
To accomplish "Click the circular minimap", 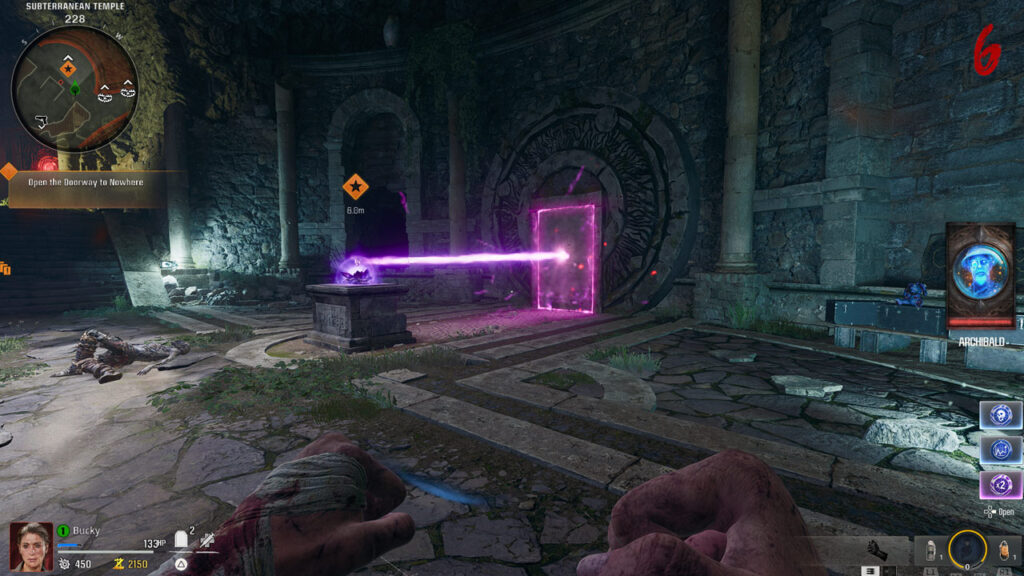I will (74, 89).
